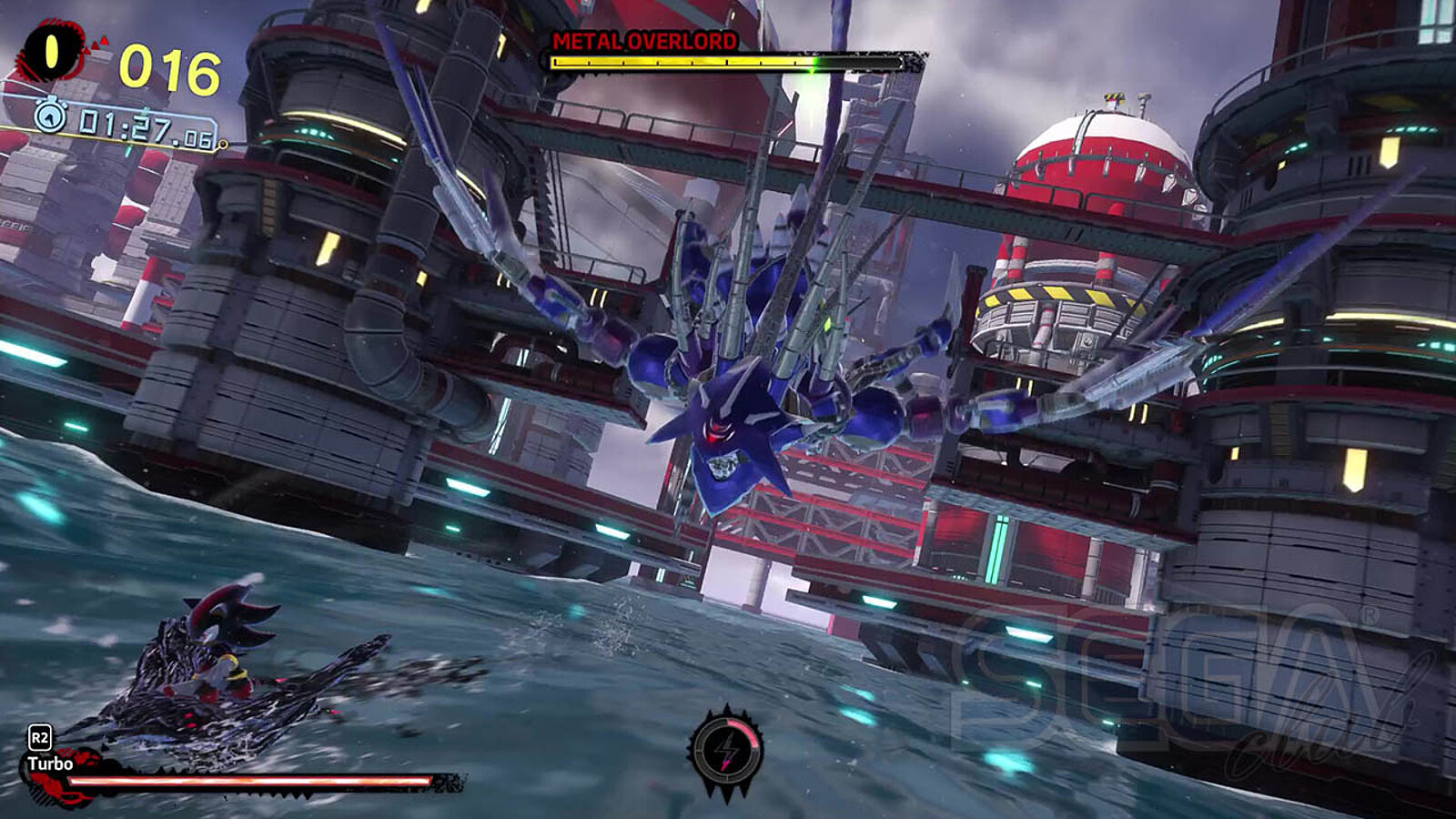Click the gold ring icon
The width and height of the screenshot is (1456, 819).
[51, 52]
